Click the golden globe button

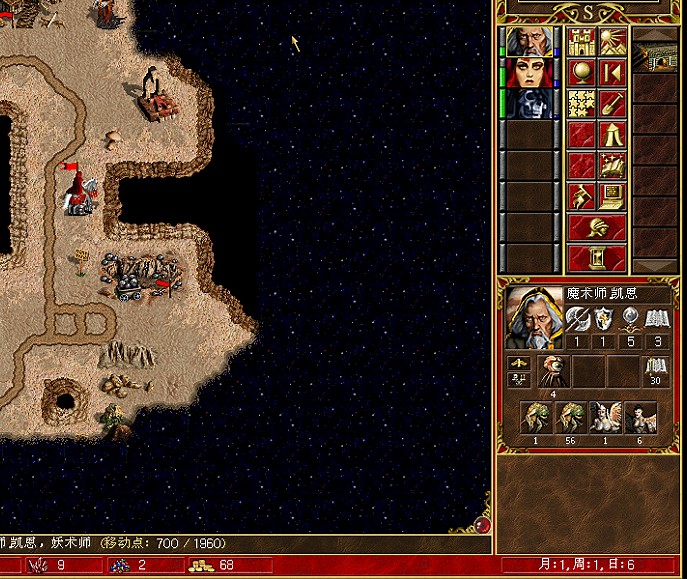click(582, 73)
